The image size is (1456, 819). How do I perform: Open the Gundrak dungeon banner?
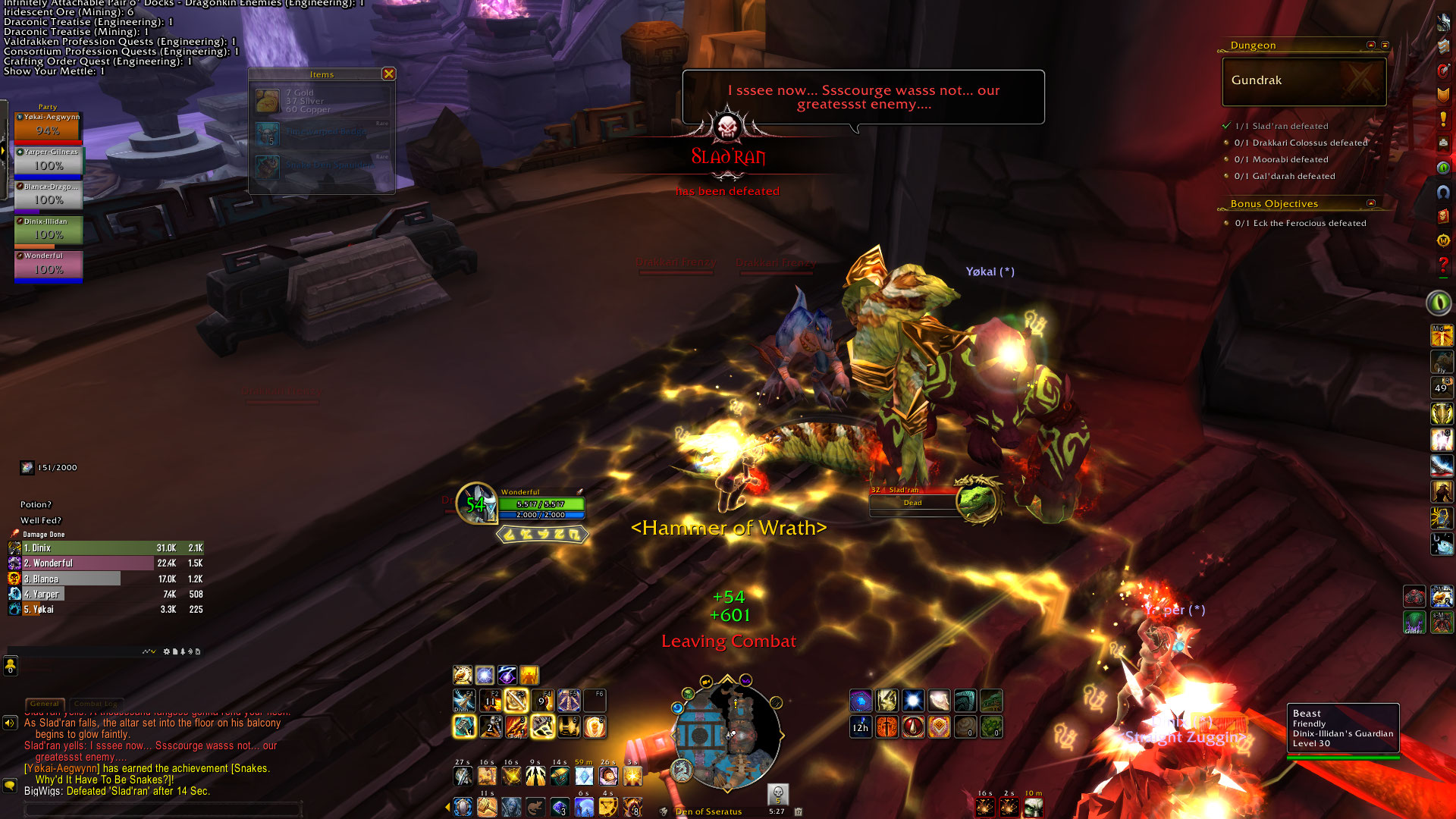pos(1304,80)
